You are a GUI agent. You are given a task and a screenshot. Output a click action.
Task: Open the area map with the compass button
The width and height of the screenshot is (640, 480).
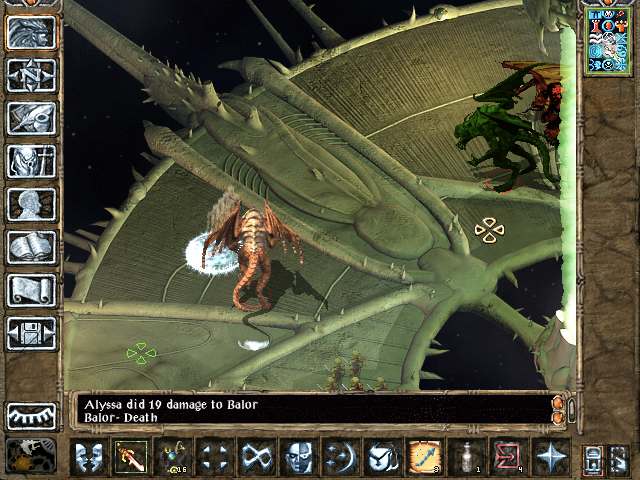(x=31, y=75)
